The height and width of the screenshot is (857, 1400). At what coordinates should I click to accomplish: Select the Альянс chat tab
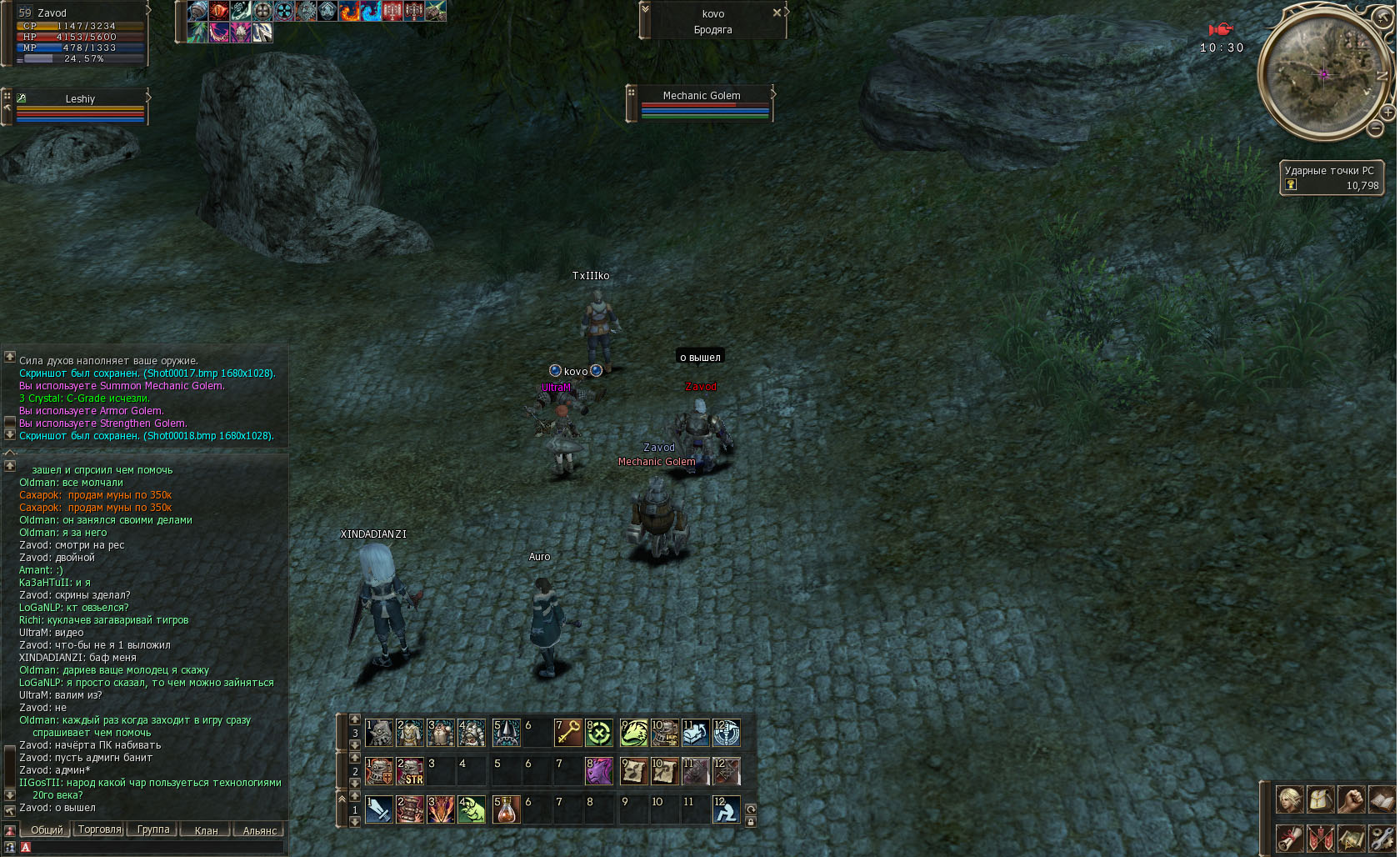pyautogui.click(x=259, y=830)
